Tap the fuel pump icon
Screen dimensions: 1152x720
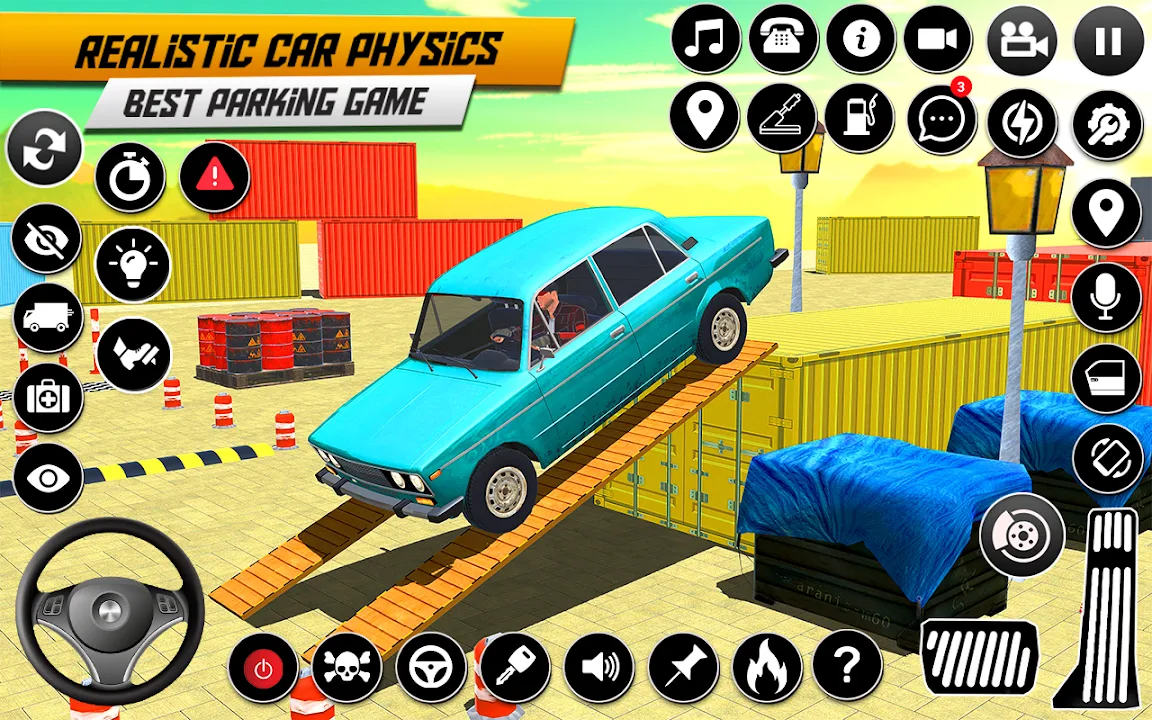coord(859,118)
